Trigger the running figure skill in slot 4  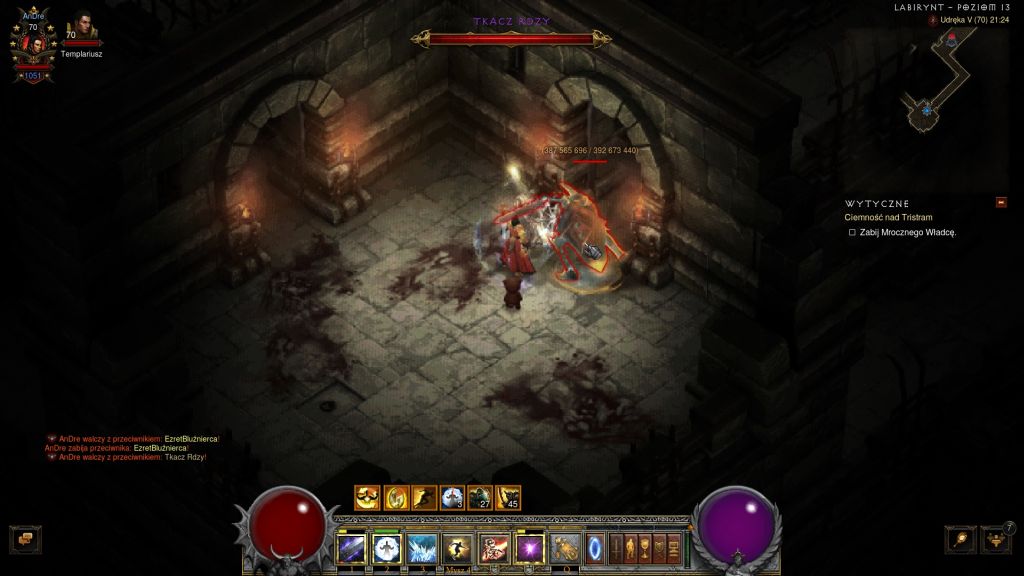(457, 548)
